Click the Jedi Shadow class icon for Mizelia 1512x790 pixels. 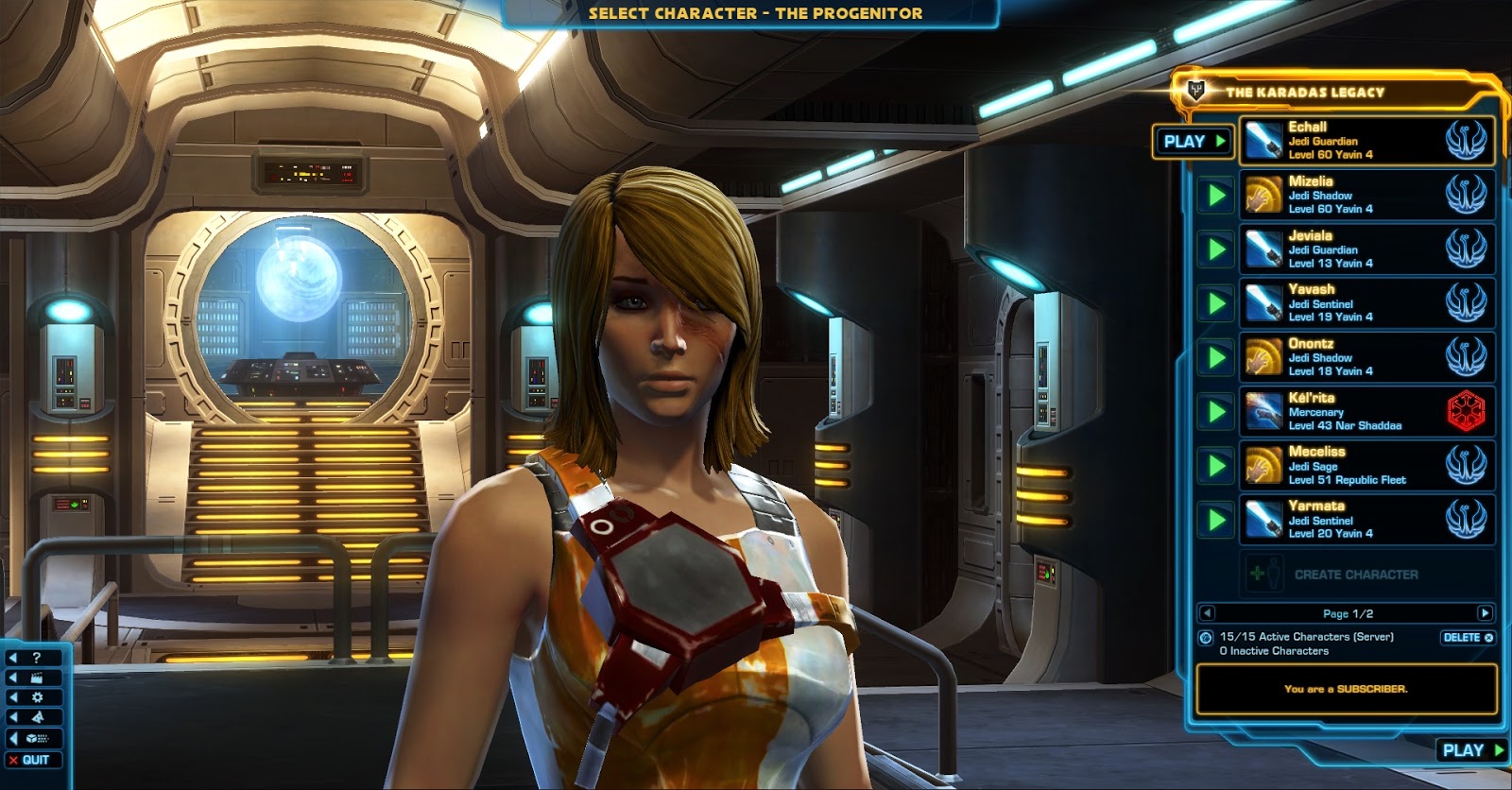[1264, 194]
